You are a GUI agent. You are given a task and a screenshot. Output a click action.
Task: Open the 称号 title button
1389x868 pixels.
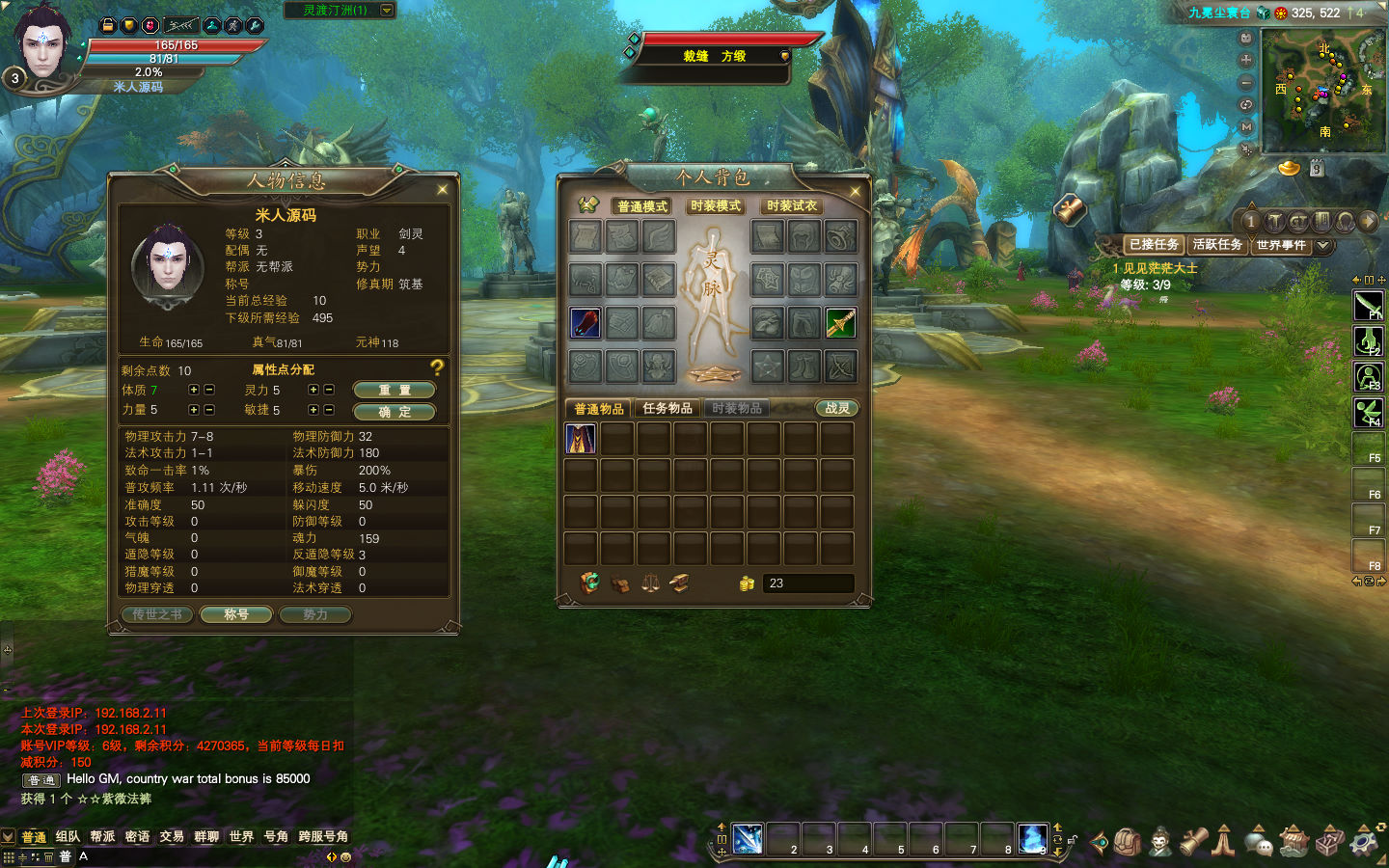point(236,614)
